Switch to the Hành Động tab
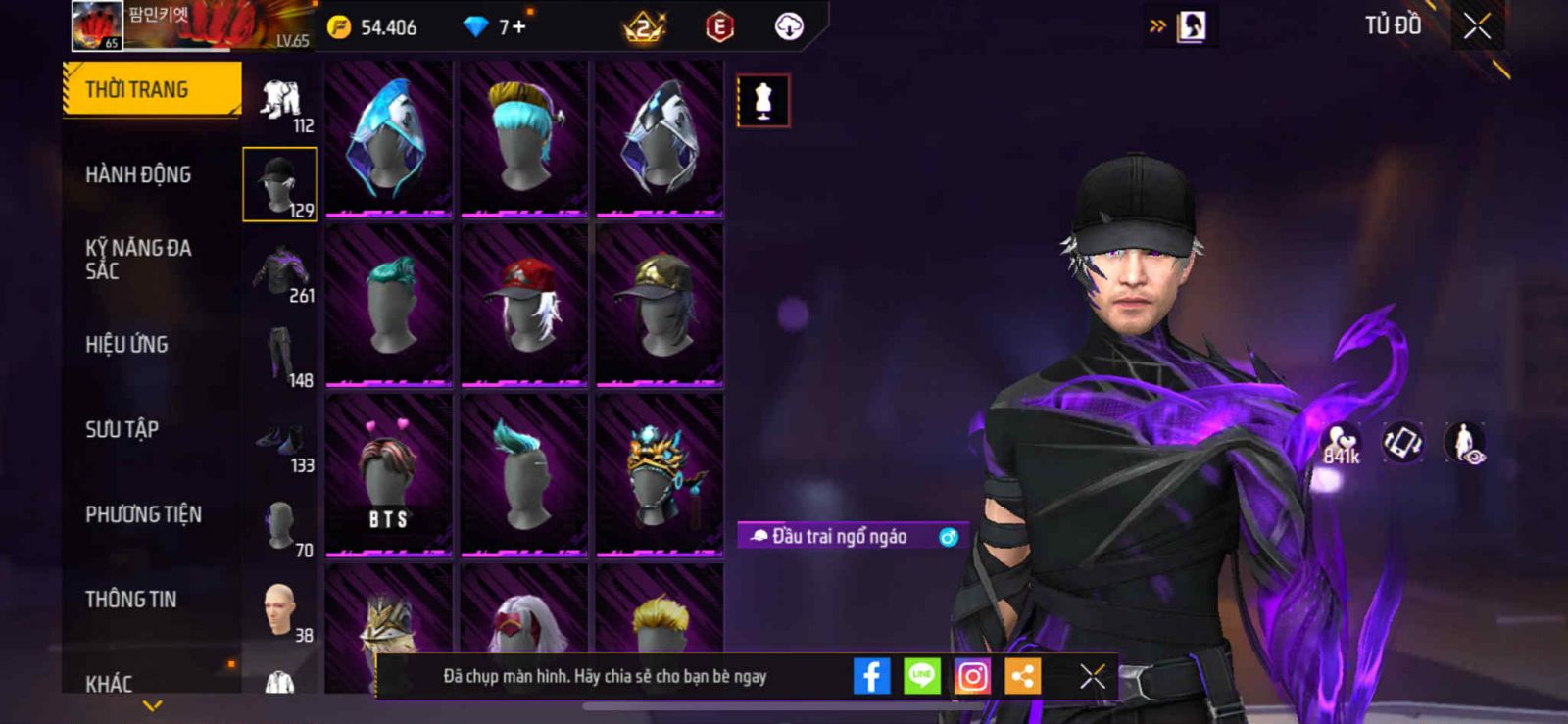This screenshot has height=724, width=1568. click(x=138, y=174)
